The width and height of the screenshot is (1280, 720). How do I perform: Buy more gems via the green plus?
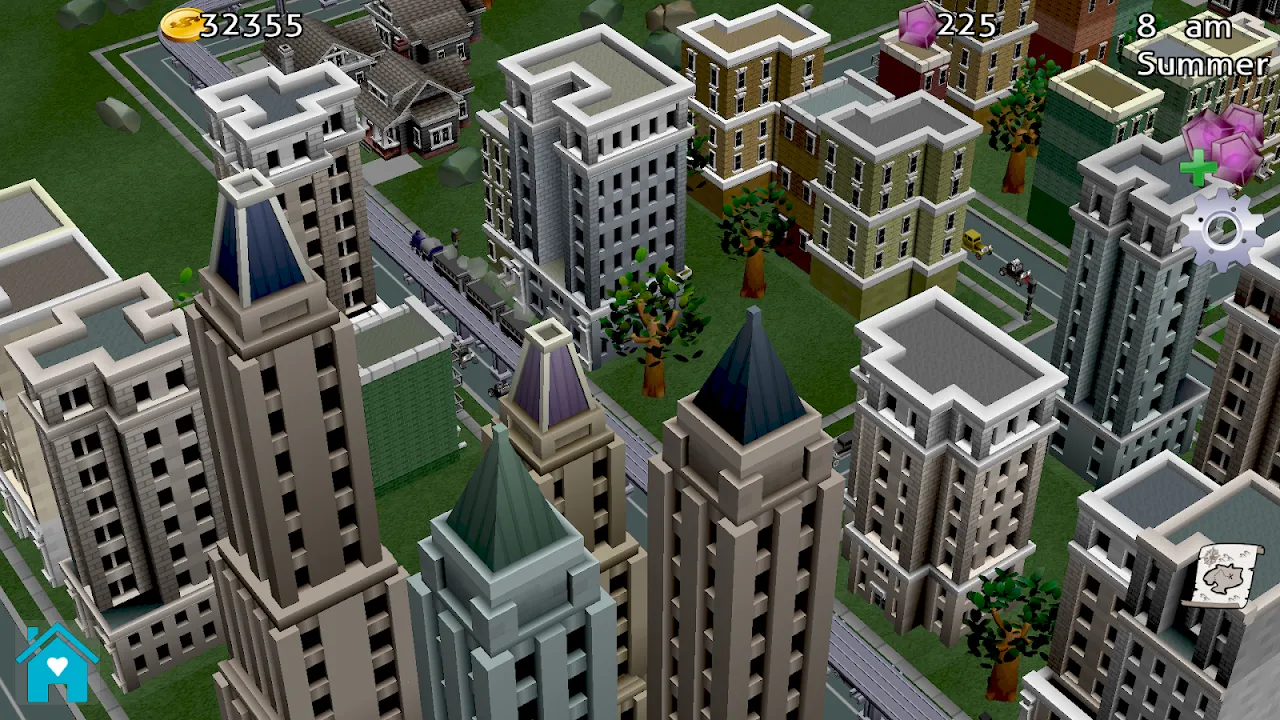pos(1200,165)
